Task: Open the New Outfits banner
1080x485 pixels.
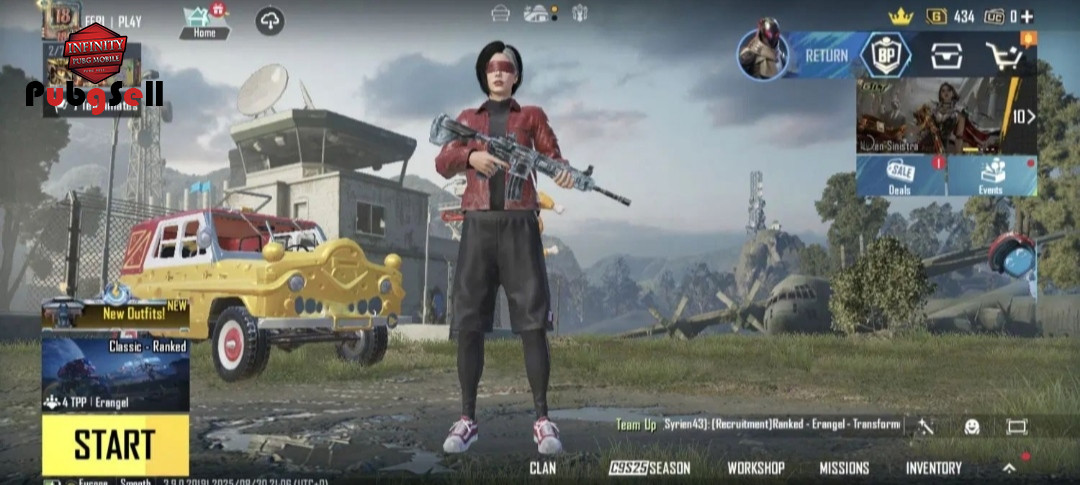Action: tap(115, 312)
